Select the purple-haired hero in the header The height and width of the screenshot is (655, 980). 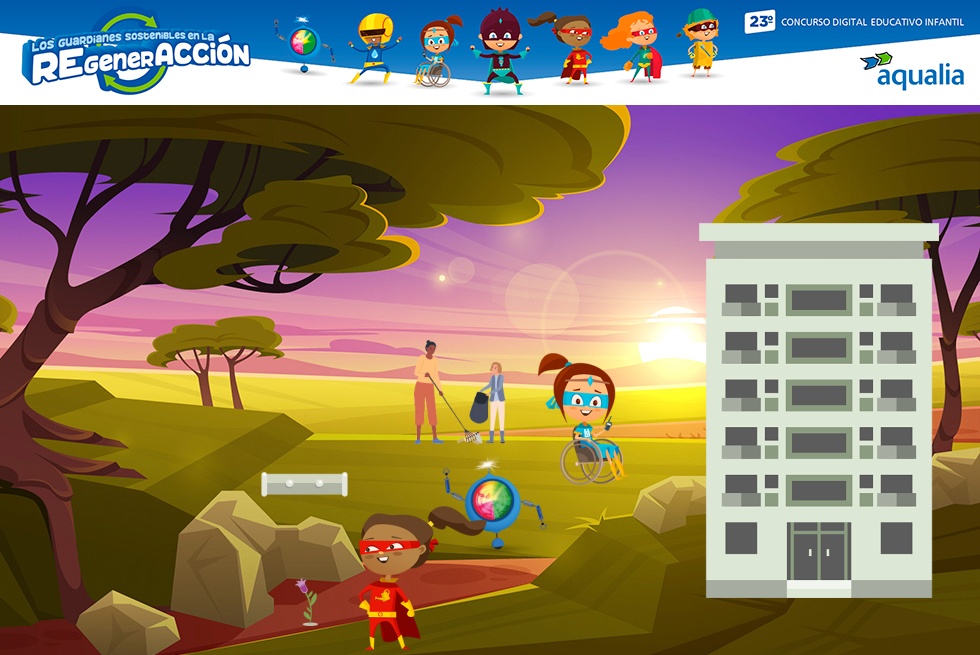click(498, 50)
